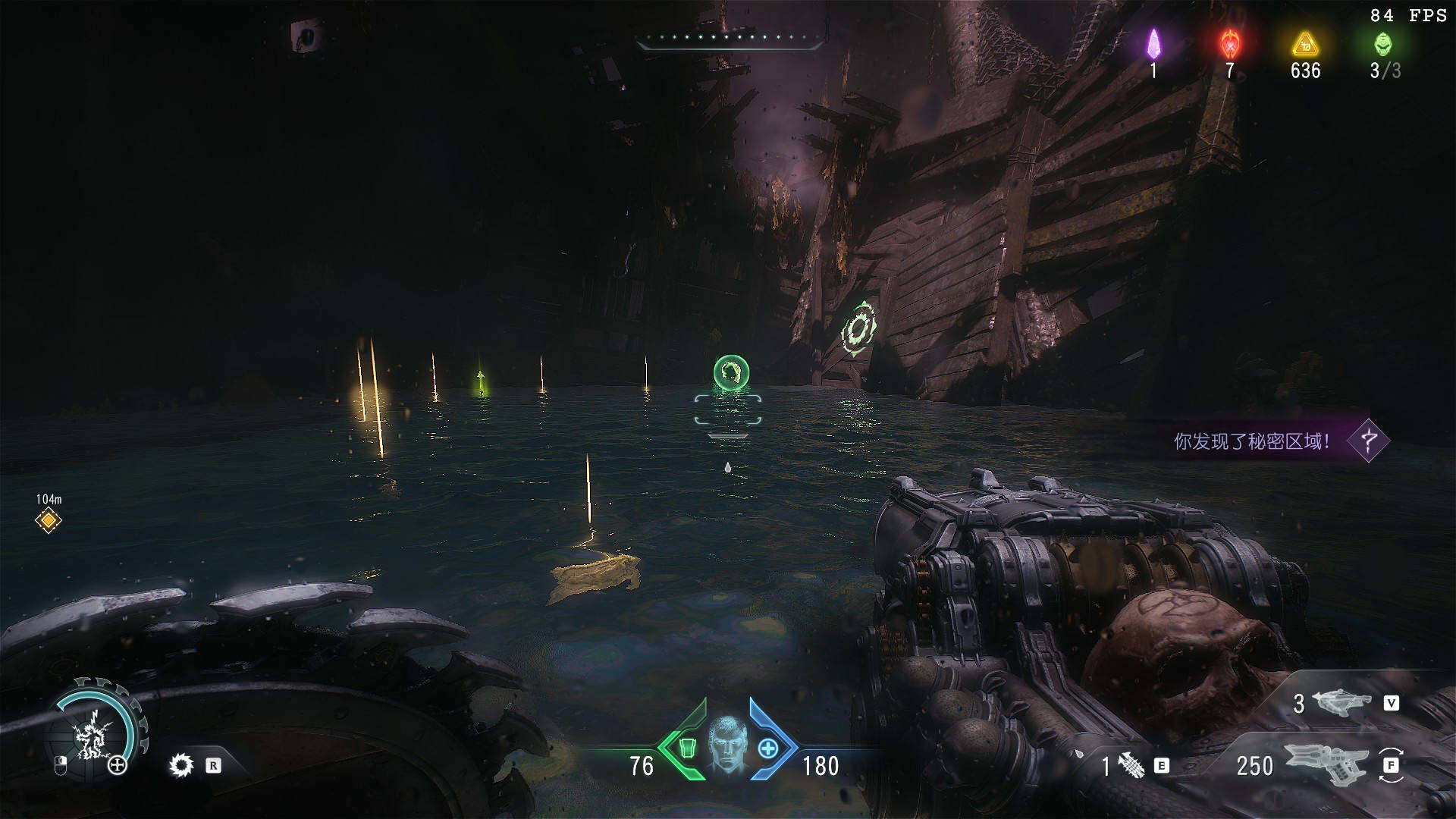Click the orange diamond objective marker
Viewport: 1456px width, 819px height.
(x=49, y=521)
